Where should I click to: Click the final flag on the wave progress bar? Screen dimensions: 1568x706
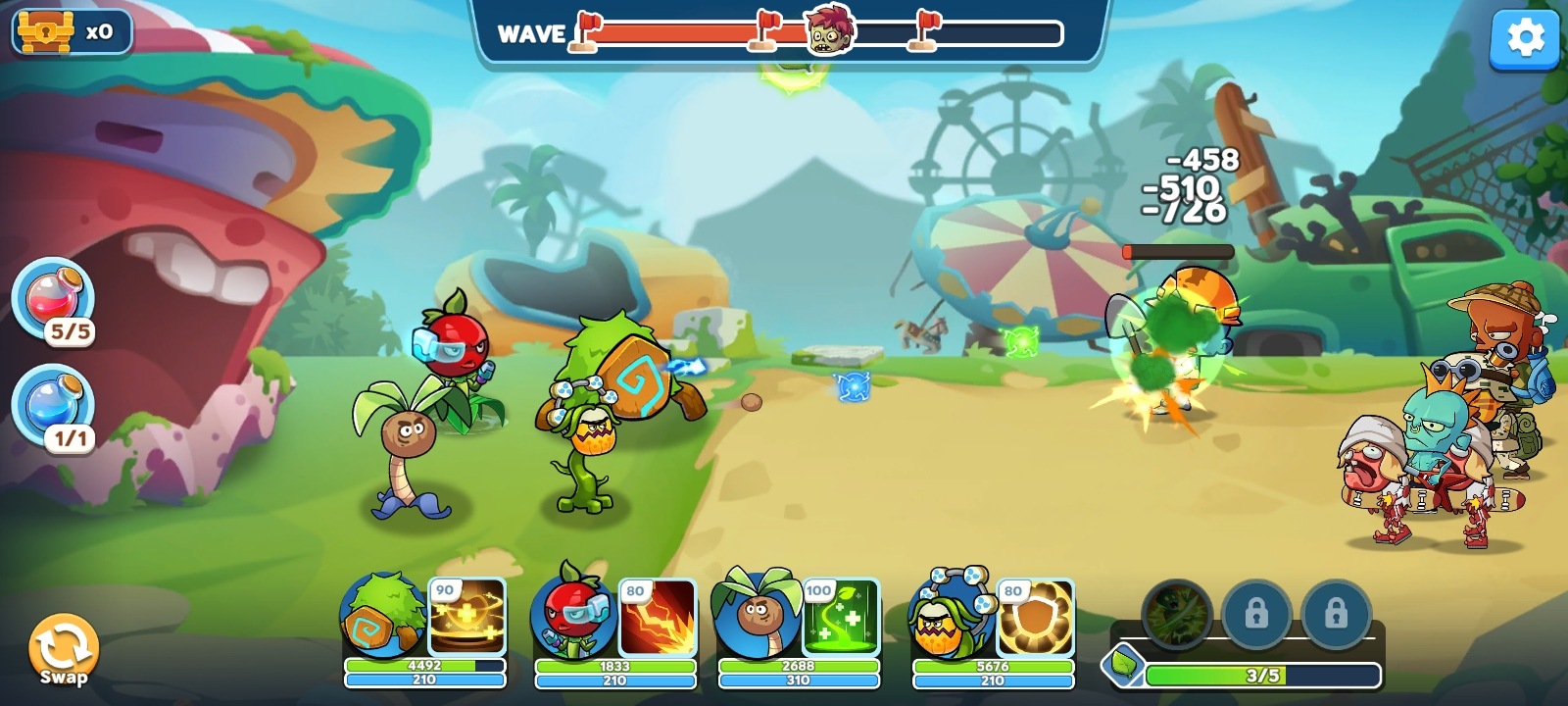pos(922,29)
